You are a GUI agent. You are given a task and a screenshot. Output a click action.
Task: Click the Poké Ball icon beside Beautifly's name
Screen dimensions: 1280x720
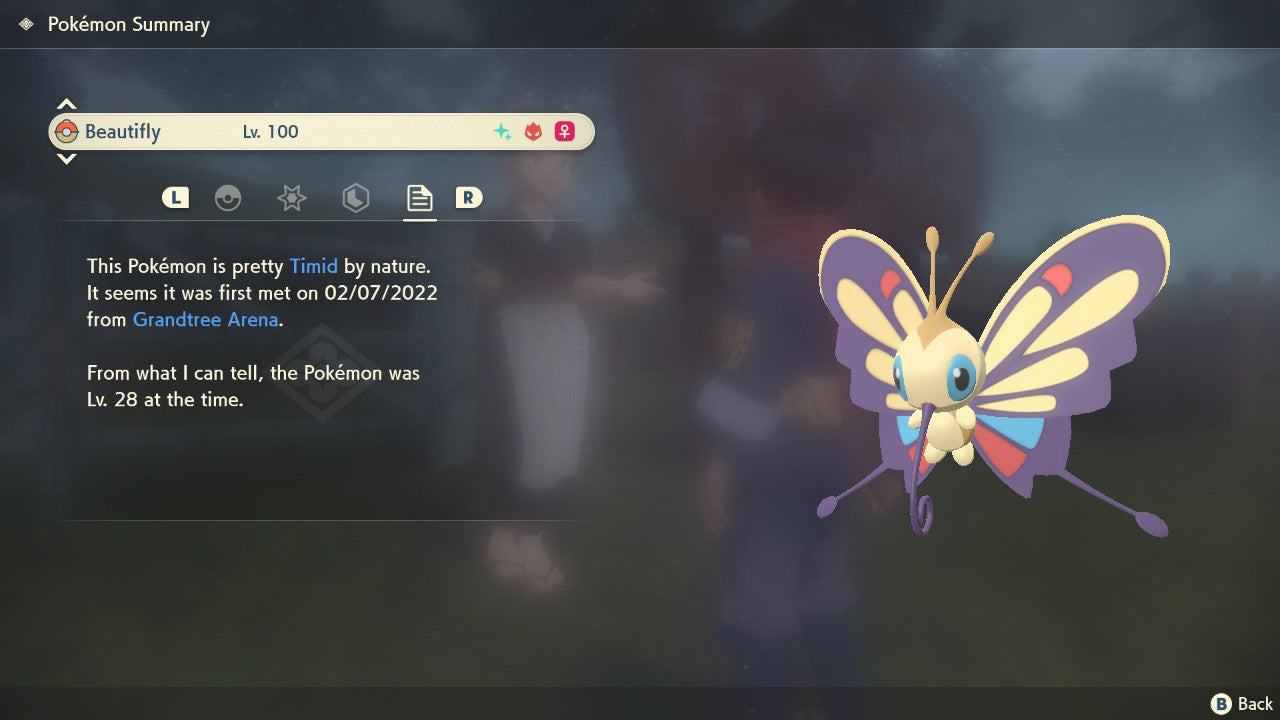(x=68, y=131)
